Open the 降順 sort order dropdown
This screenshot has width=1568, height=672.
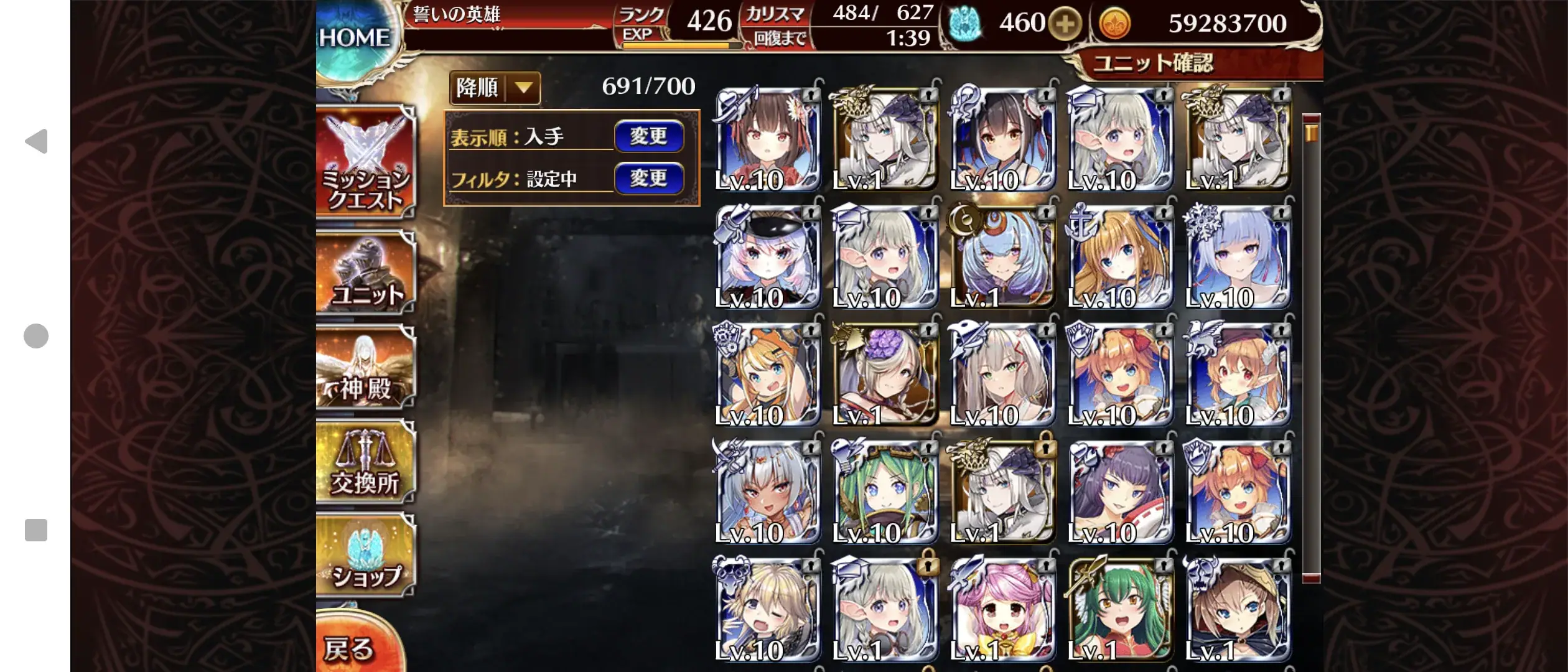coord(494,89)
